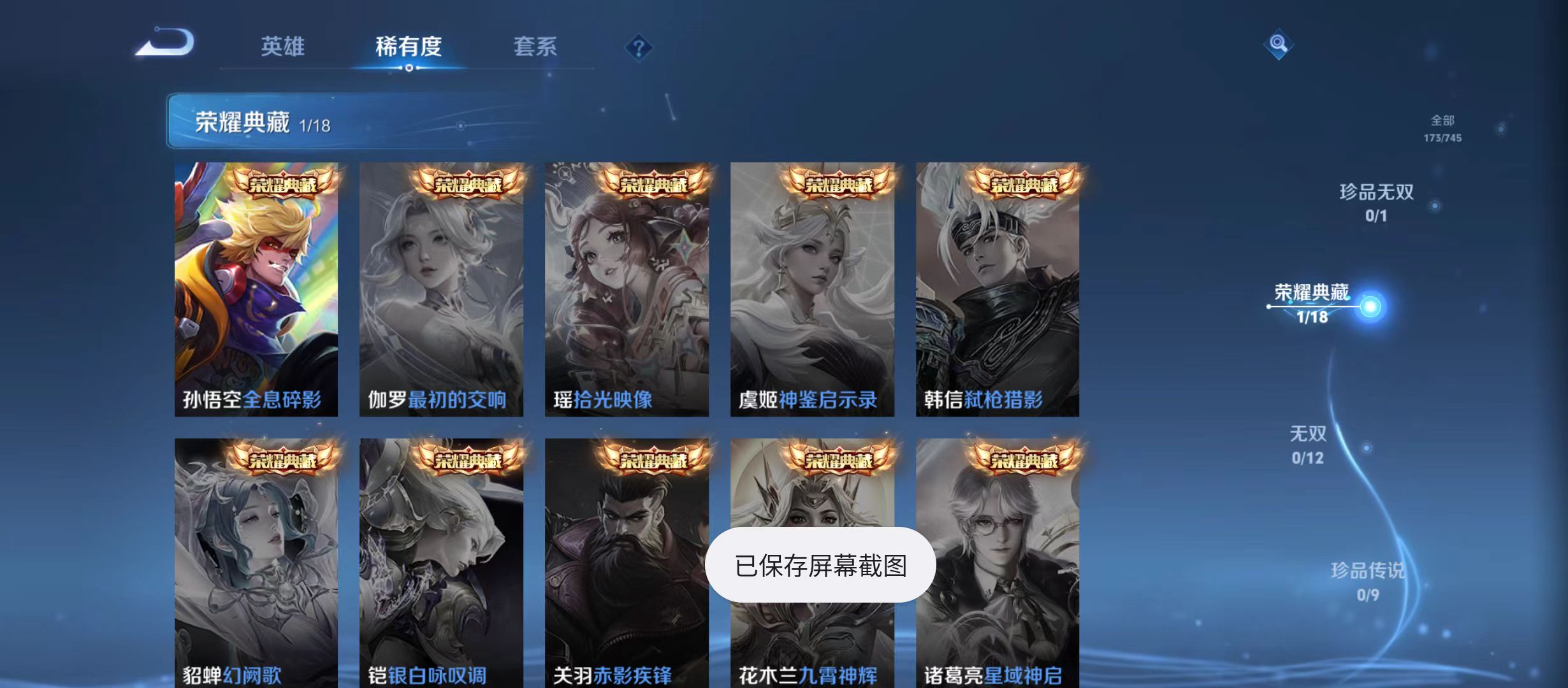The height and width of the screenshot is (688, 1568).
Task: Open 孙悟空全息碎影 skin thumbnail
Action: pos(257,287)
